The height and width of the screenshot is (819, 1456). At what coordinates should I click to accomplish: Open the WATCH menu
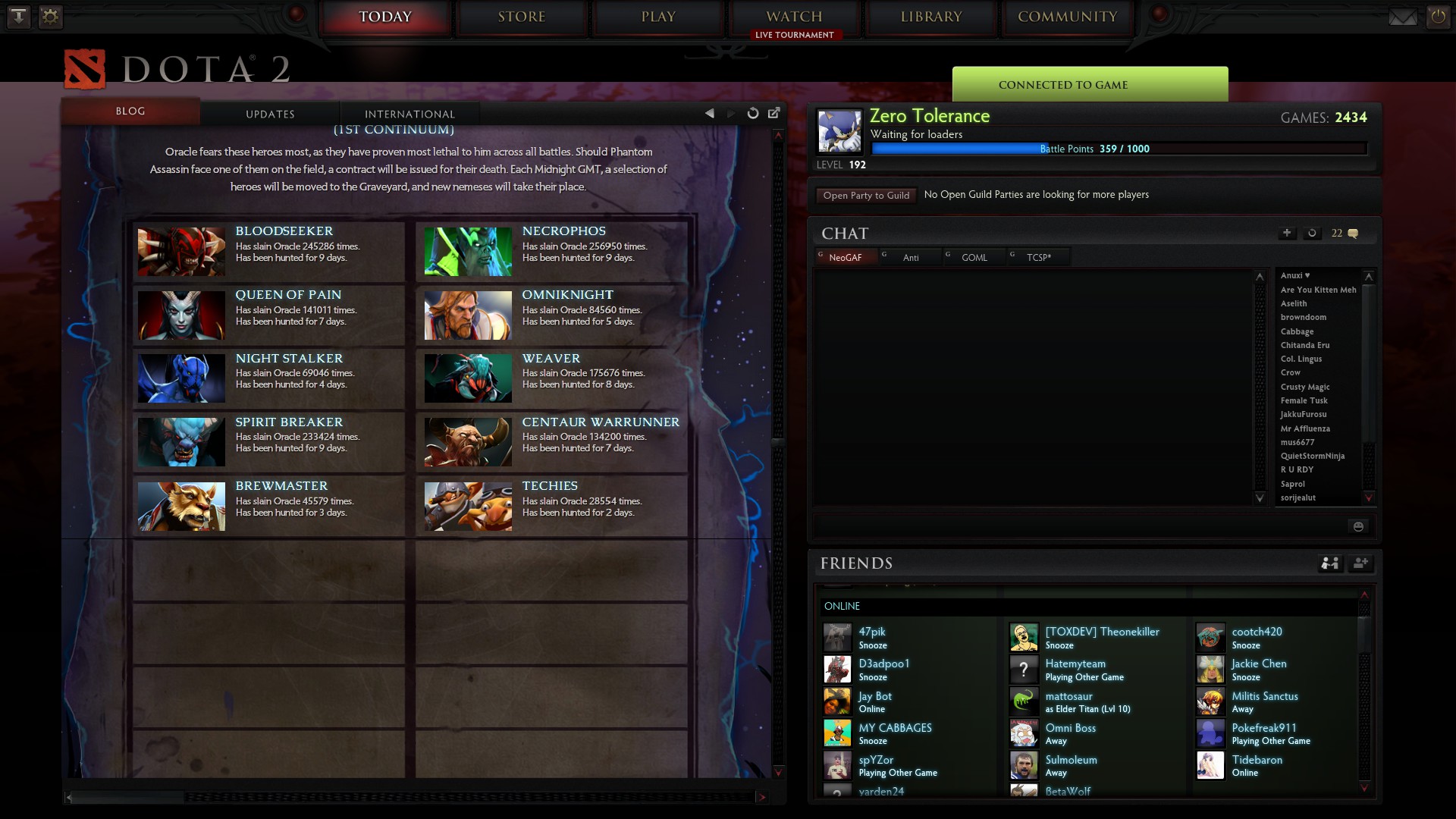795,15
